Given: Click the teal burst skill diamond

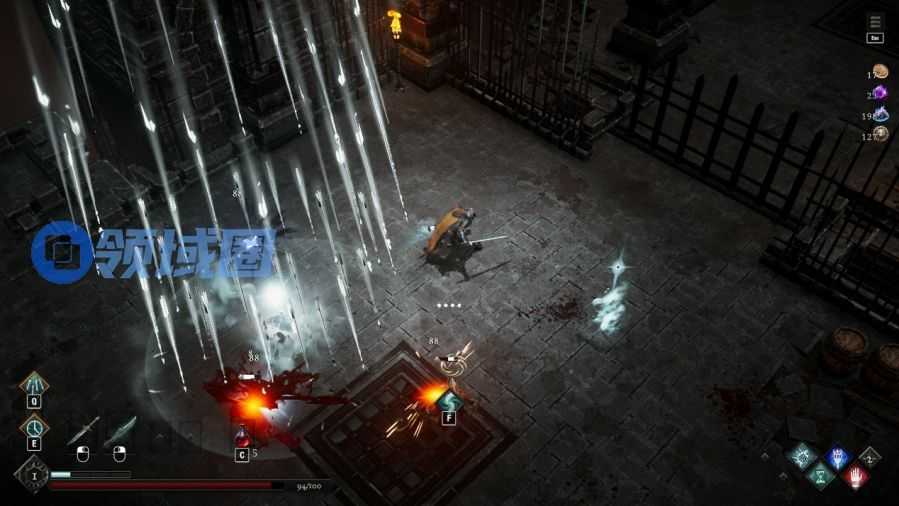Looking at the screenshot, I should [802, 457].
